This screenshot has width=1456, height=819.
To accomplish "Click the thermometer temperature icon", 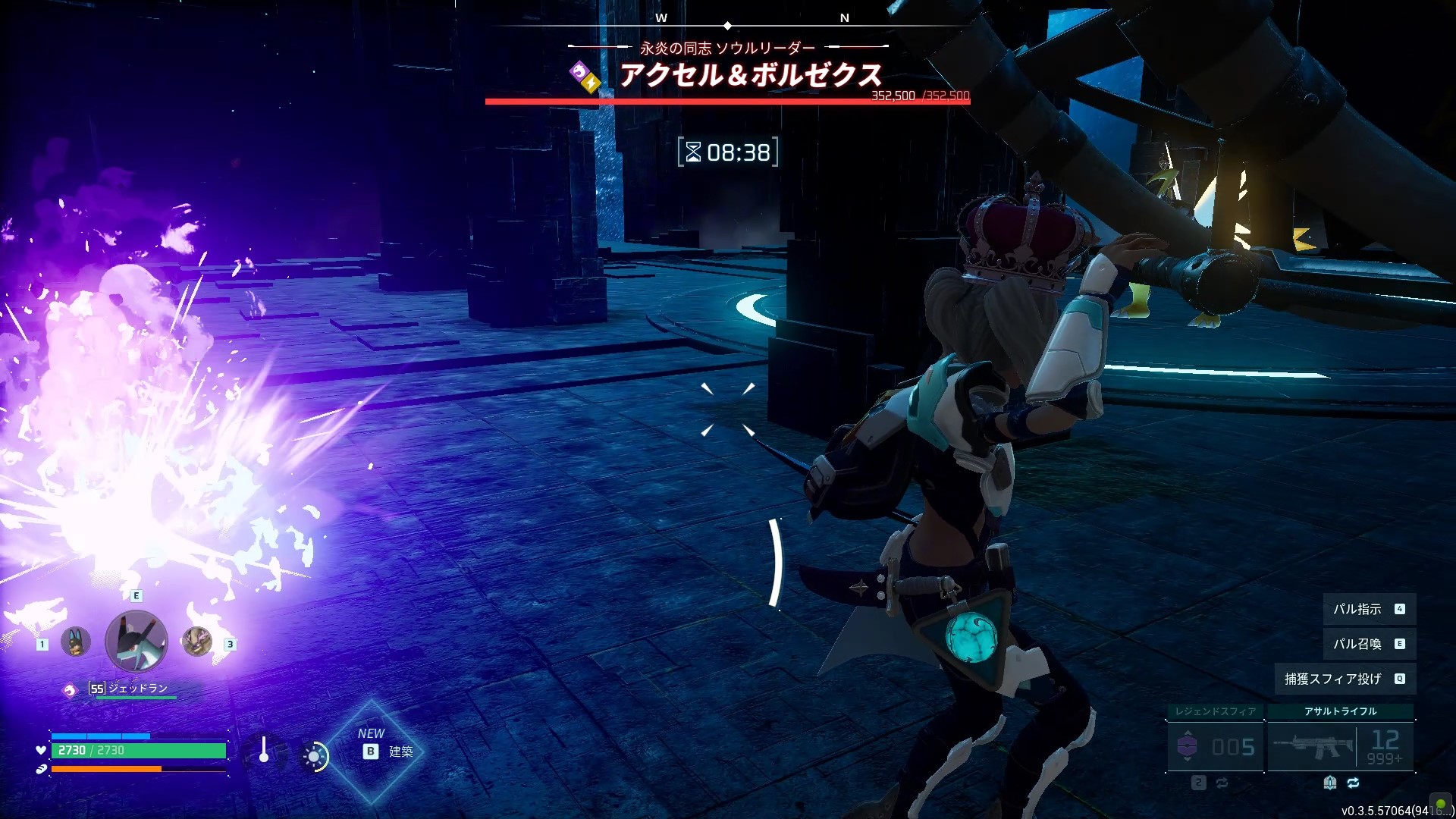I will 263,750.
